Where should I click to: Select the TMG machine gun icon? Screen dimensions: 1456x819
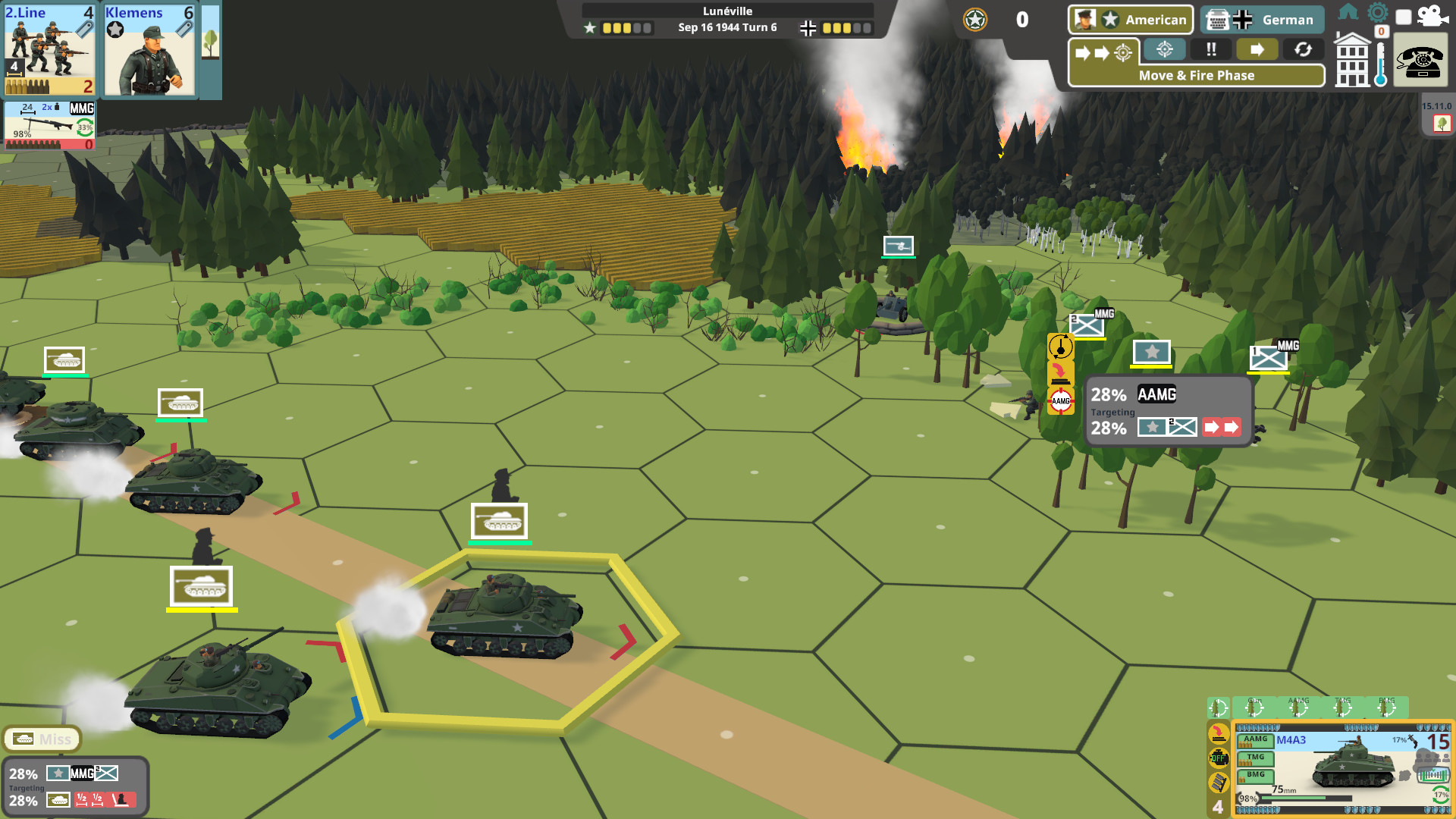(x=1255, y=757)
